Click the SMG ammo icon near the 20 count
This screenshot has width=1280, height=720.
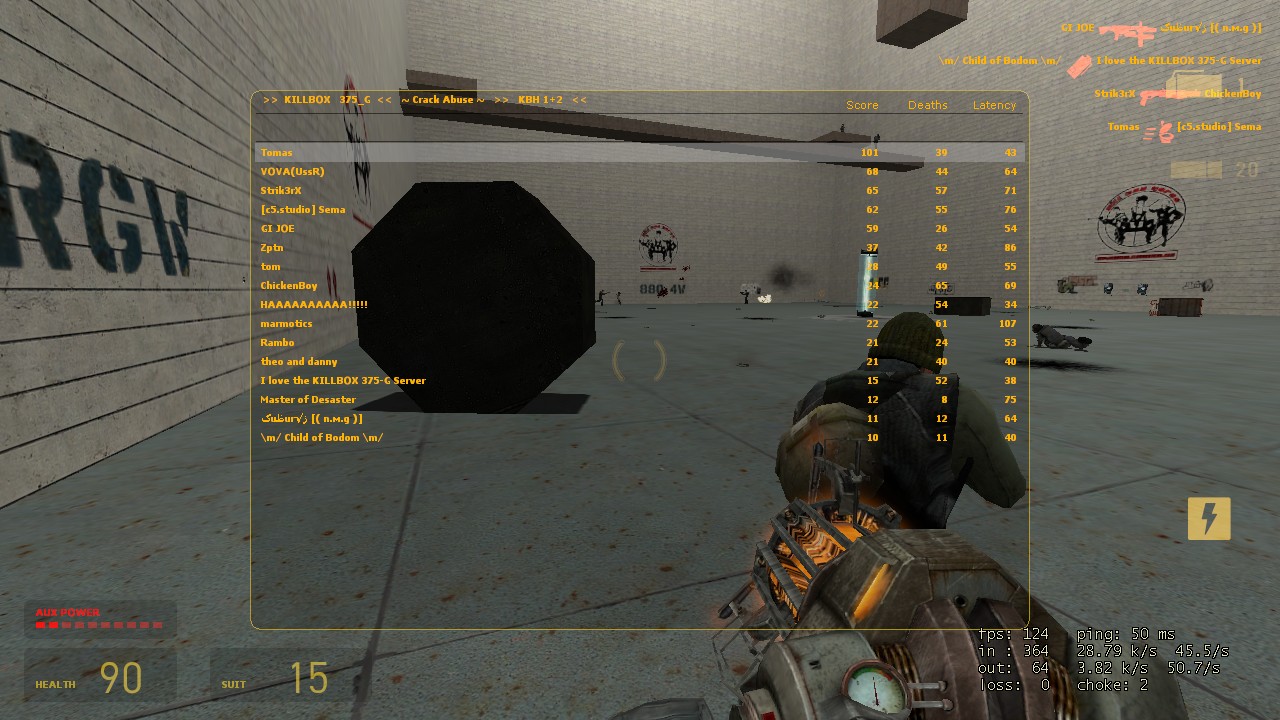1195,168
